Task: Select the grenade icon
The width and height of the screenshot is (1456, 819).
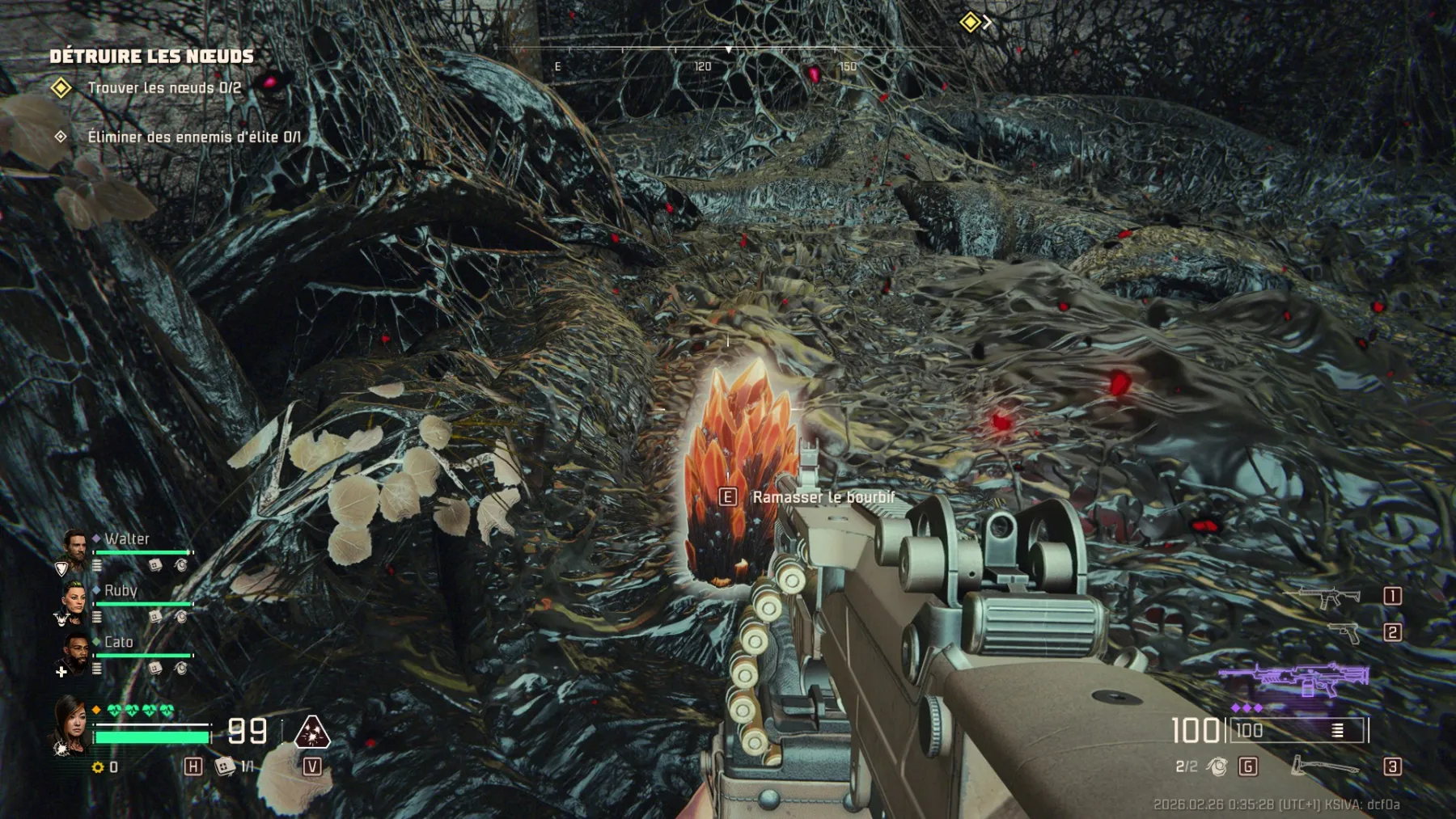Action: point(1217,766)
